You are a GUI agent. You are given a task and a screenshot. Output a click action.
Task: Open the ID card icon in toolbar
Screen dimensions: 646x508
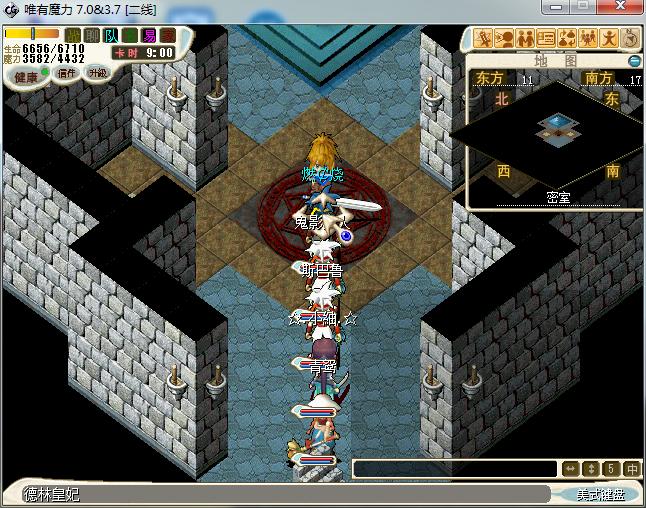click(x=546, y=39)
